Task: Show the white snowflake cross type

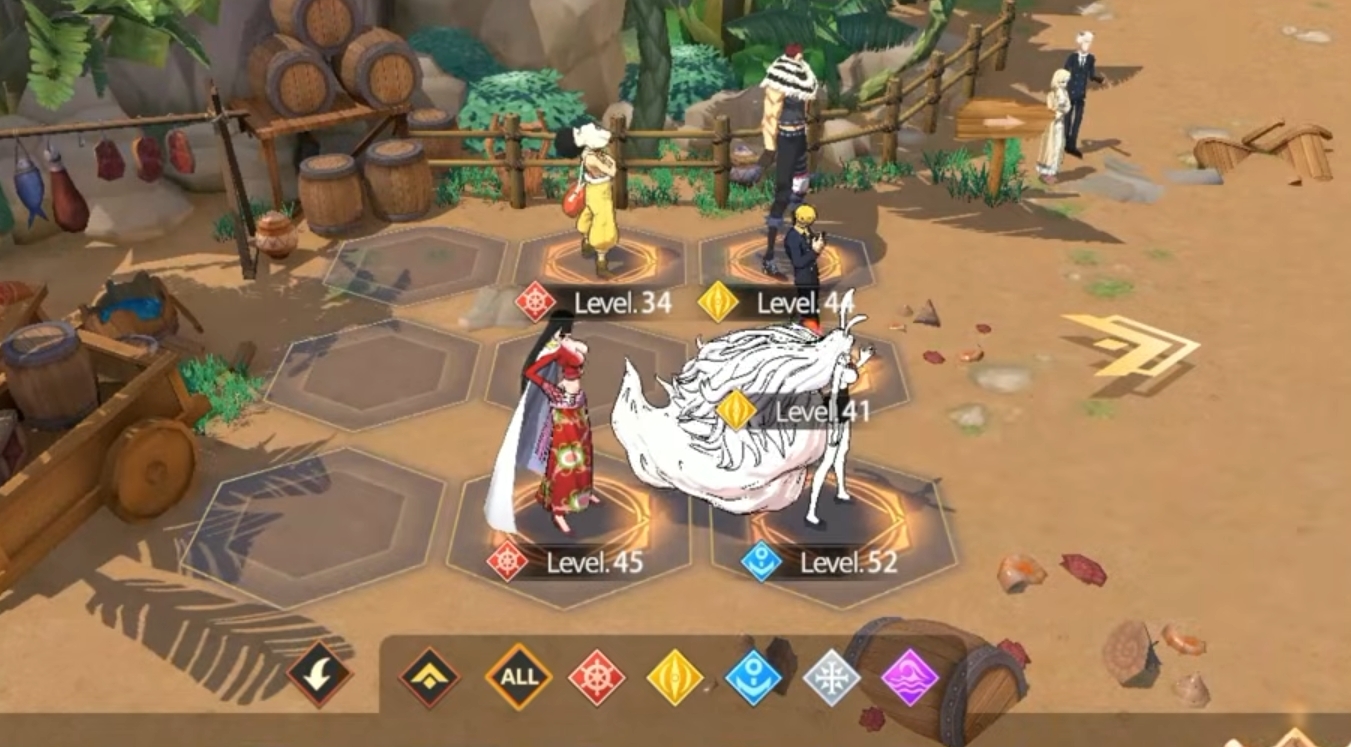Action: [832, 677]
